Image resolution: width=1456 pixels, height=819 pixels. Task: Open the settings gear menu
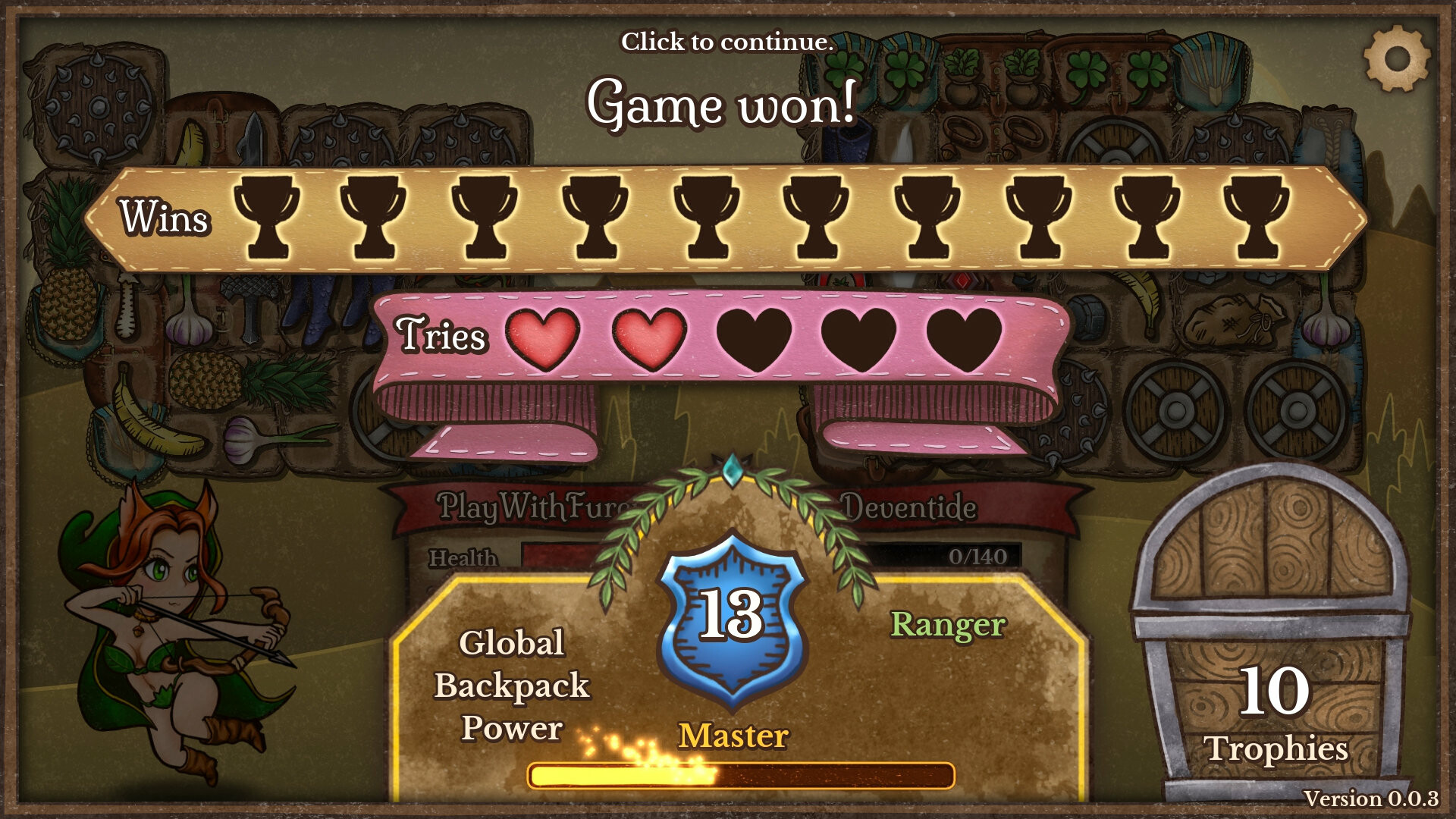[x=1398, y=57]
